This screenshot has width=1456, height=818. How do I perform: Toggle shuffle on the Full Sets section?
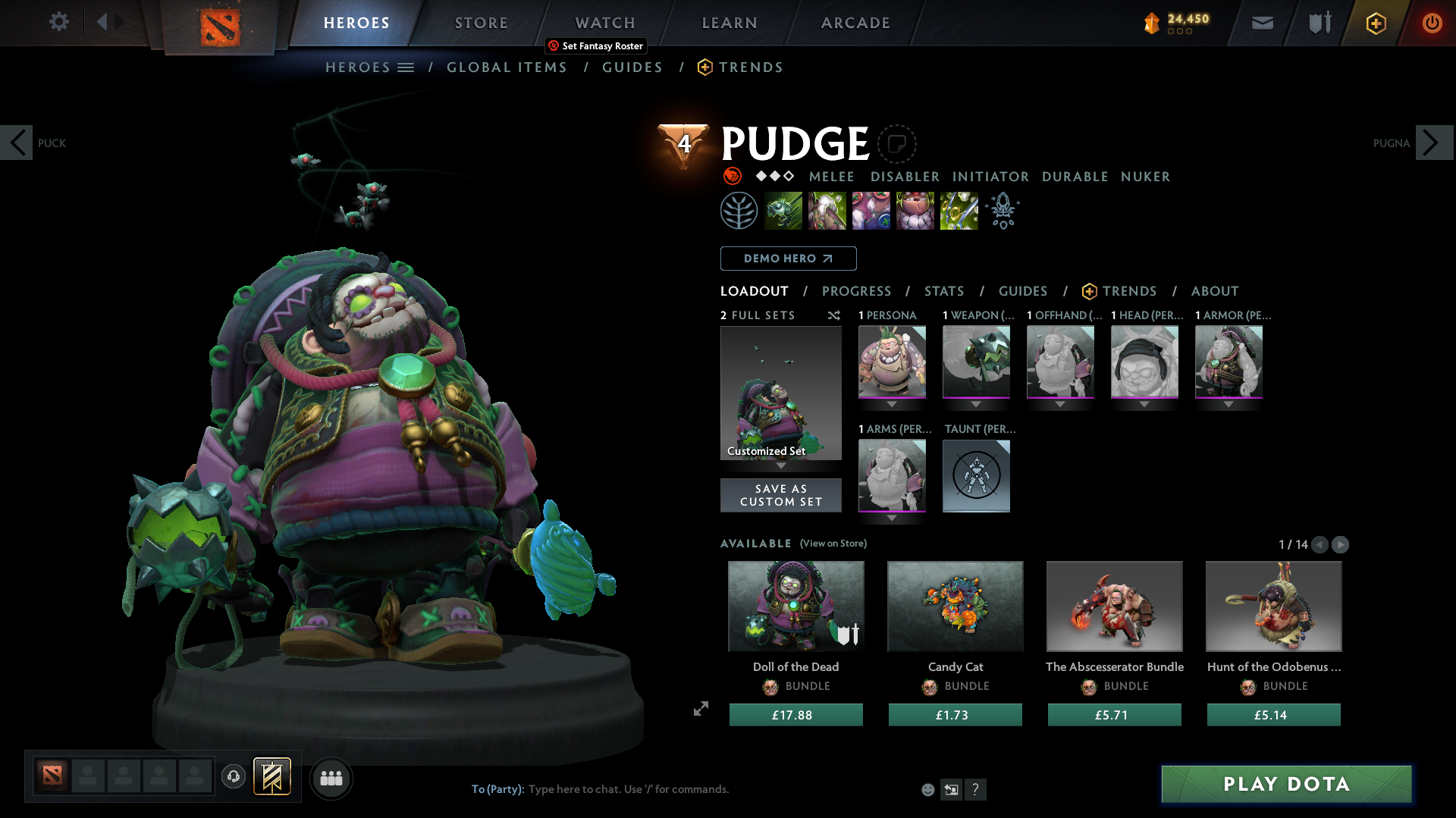[834, 316]
